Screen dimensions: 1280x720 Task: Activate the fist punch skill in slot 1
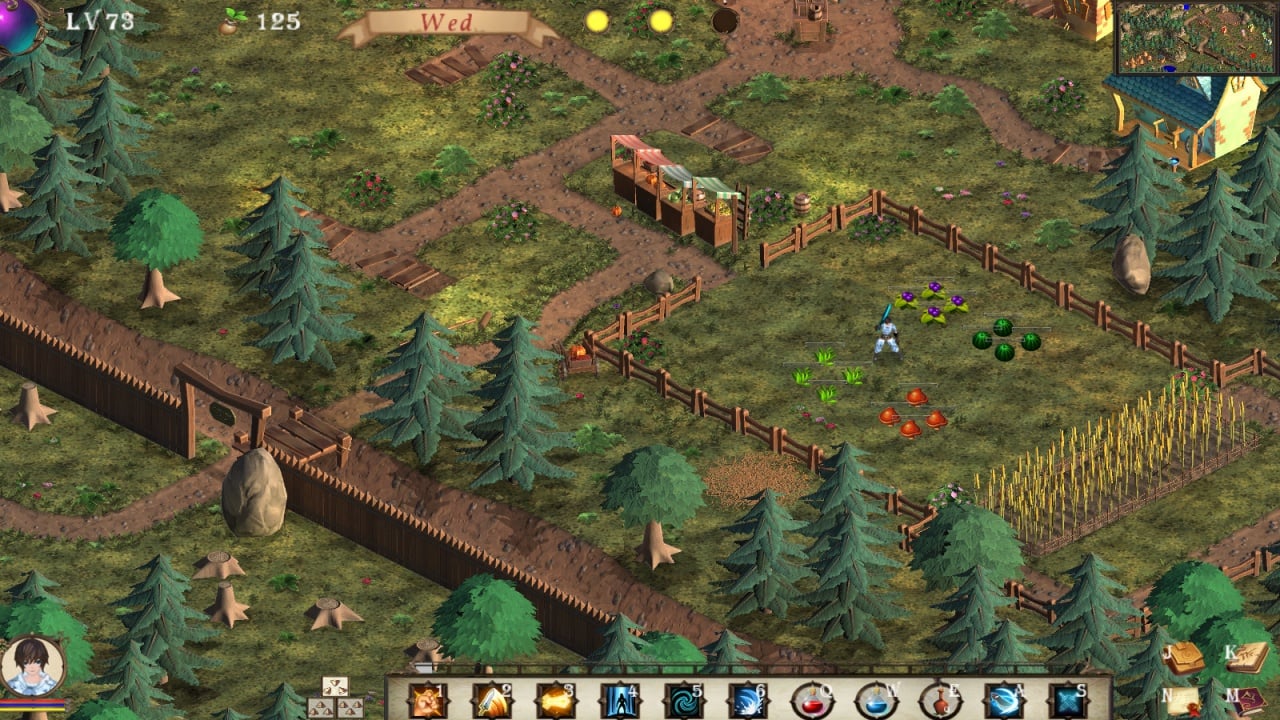click(x=427, y=701)
